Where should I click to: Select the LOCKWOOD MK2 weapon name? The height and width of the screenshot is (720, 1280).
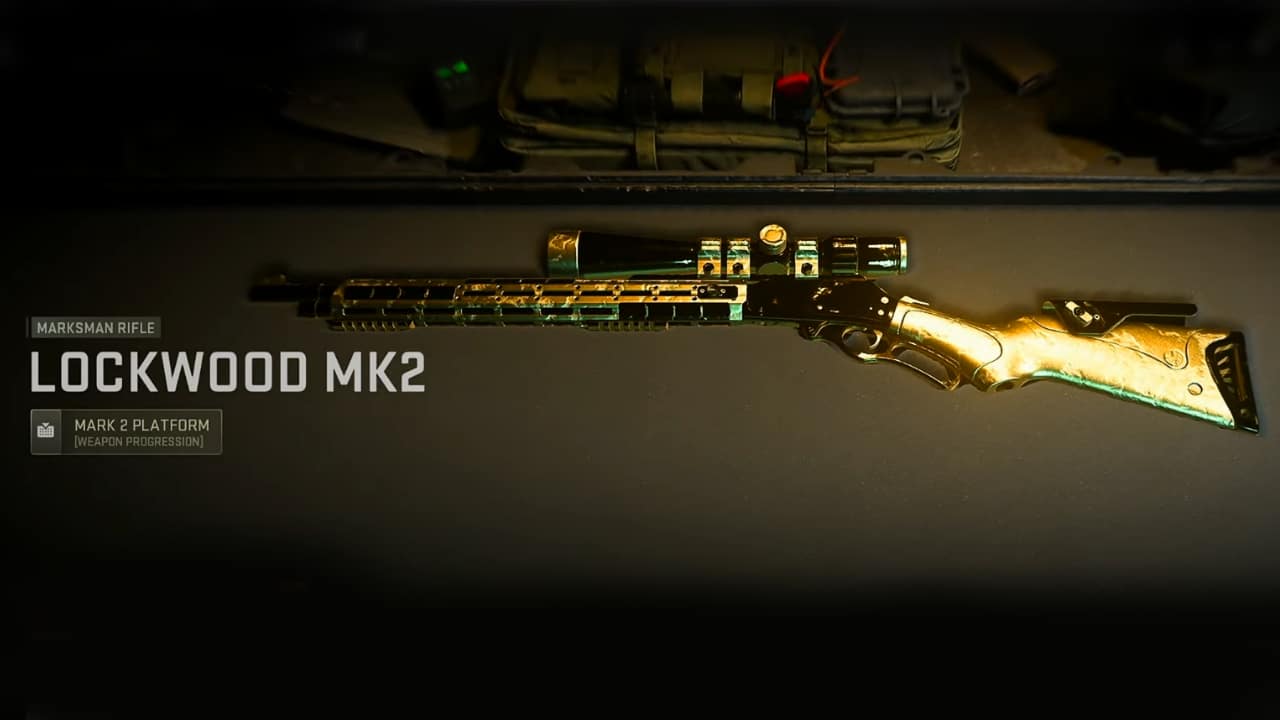(220, 371)
